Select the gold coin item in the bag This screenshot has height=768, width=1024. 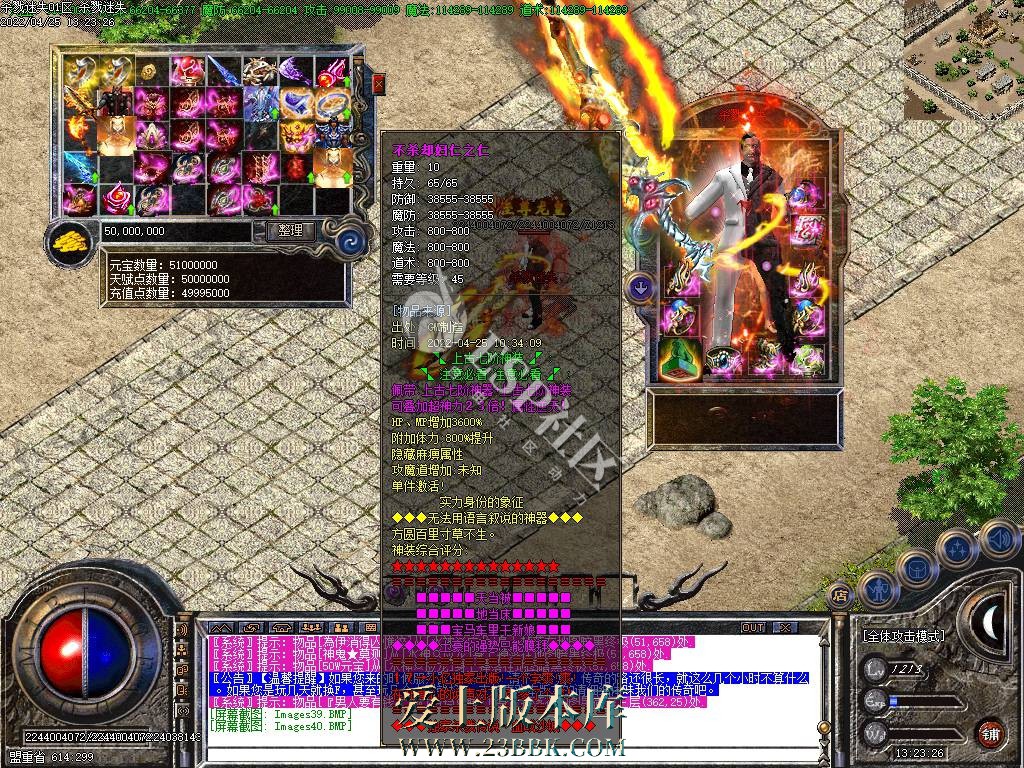[150, 71]
